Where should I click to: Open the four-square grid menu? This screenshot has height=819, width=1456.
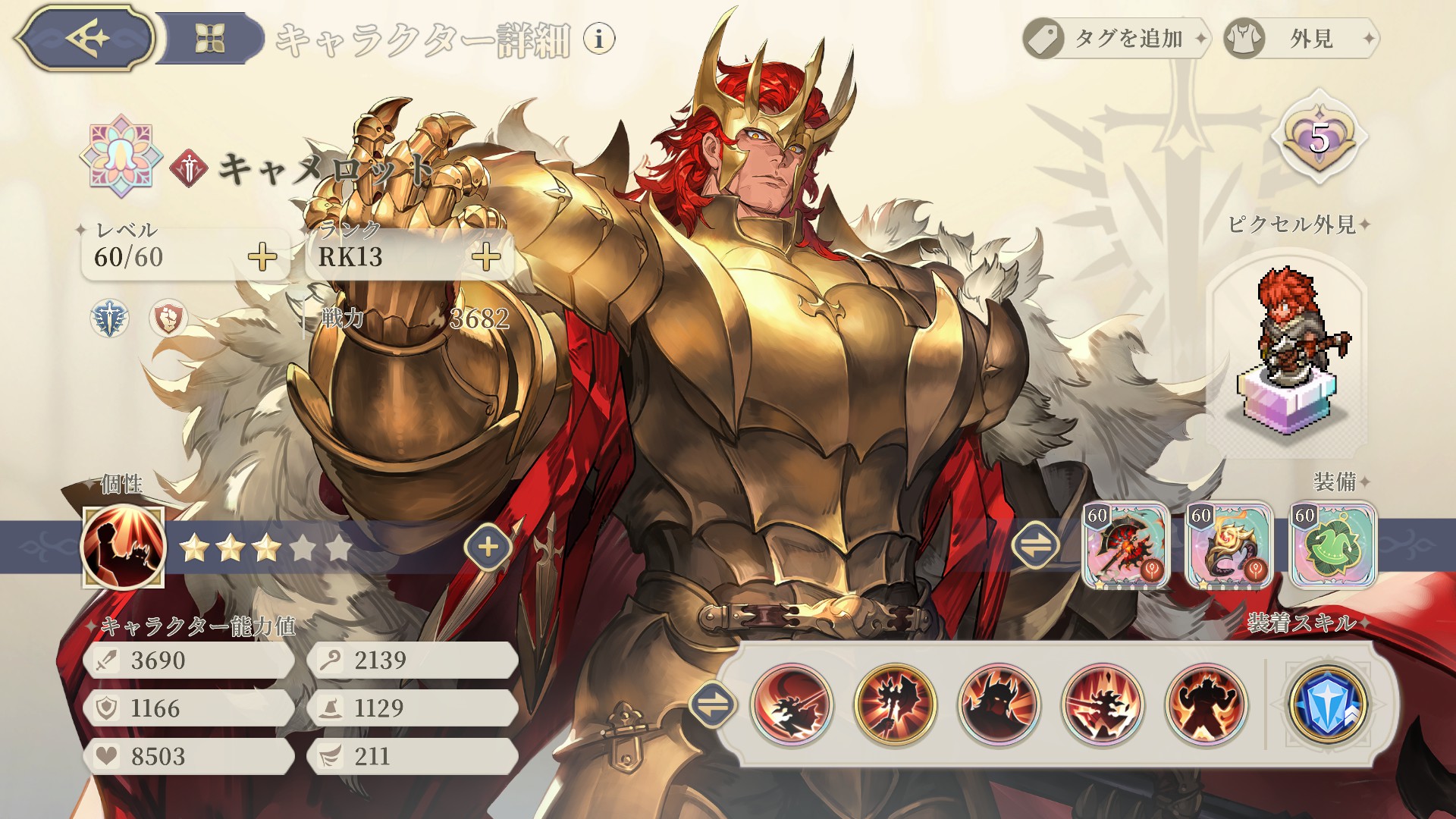210,38
